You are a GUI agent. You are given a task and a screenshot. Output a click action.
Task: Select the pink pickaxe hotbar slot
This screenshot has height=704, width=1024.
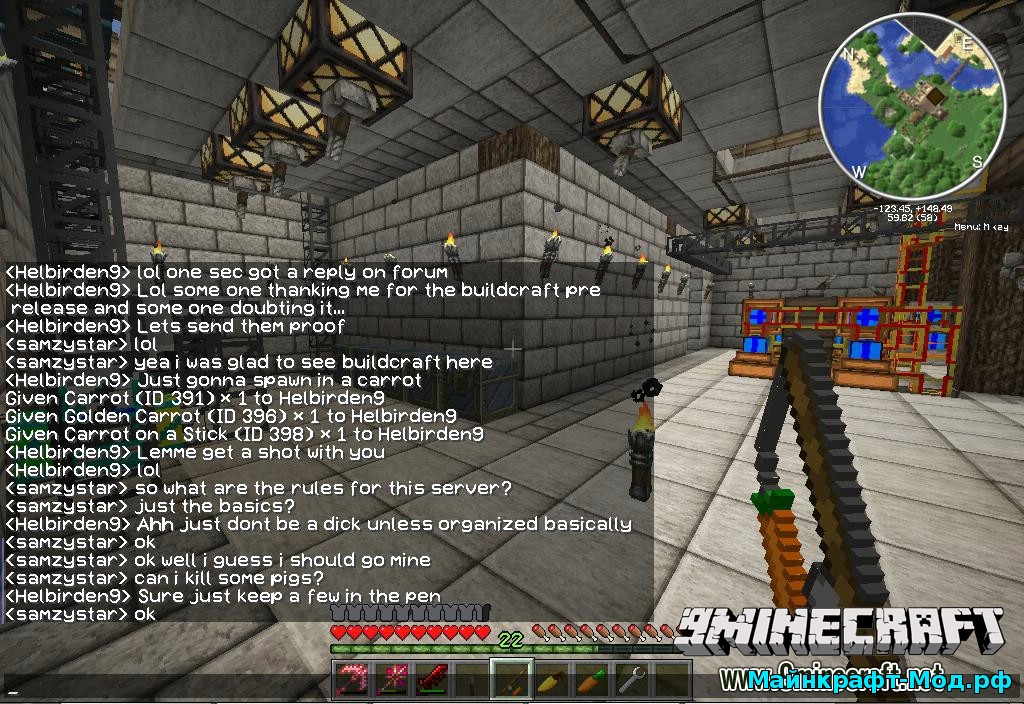[x=352, y=680]
